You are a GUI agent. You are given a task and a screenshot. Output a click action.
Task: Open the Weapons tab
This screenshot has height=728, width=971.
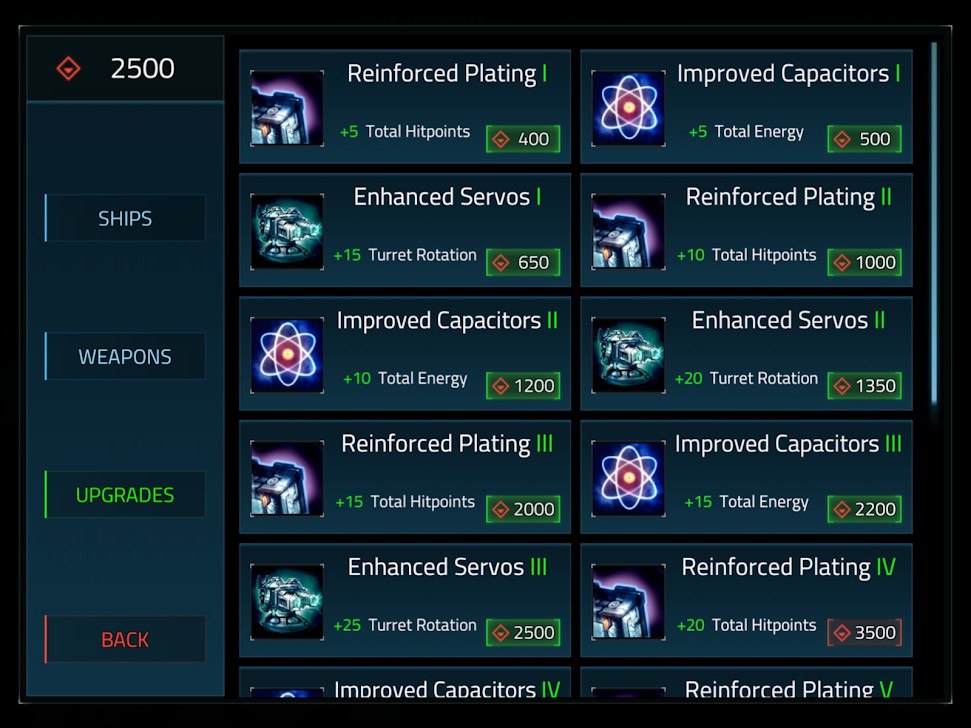click(125, 356)
